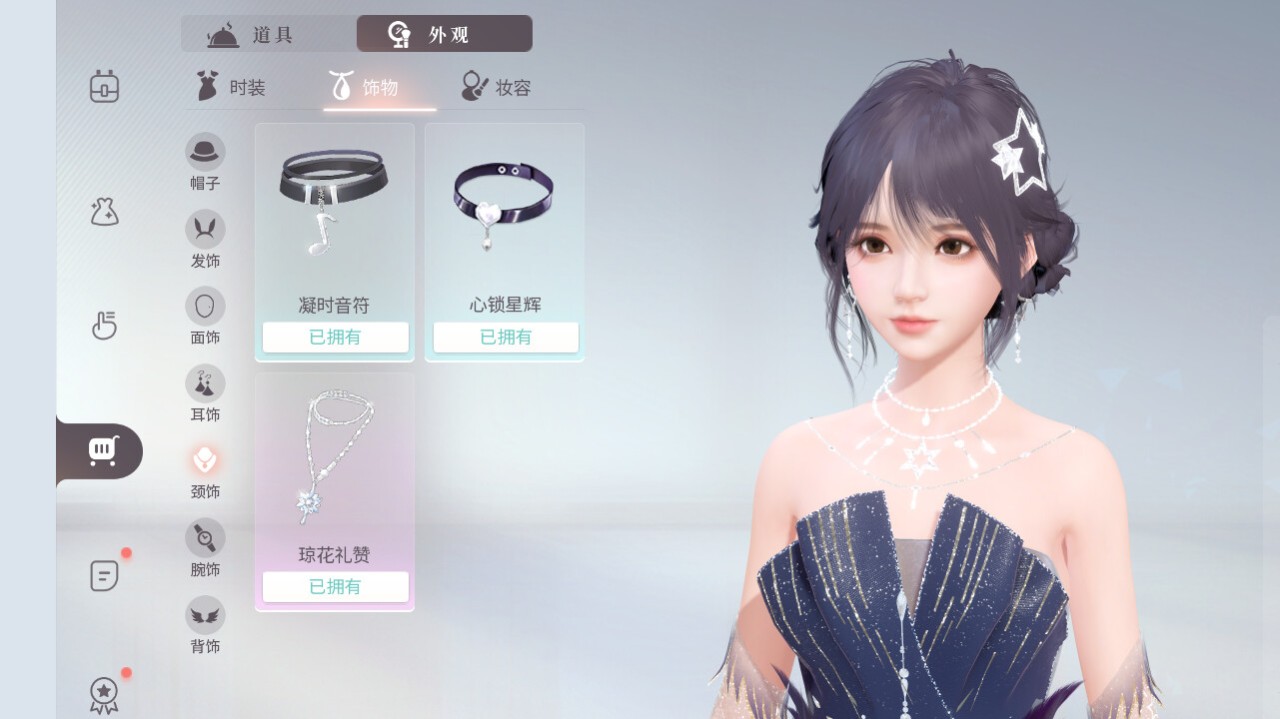Select the 颈饰 necklace filter

point(205,470)
